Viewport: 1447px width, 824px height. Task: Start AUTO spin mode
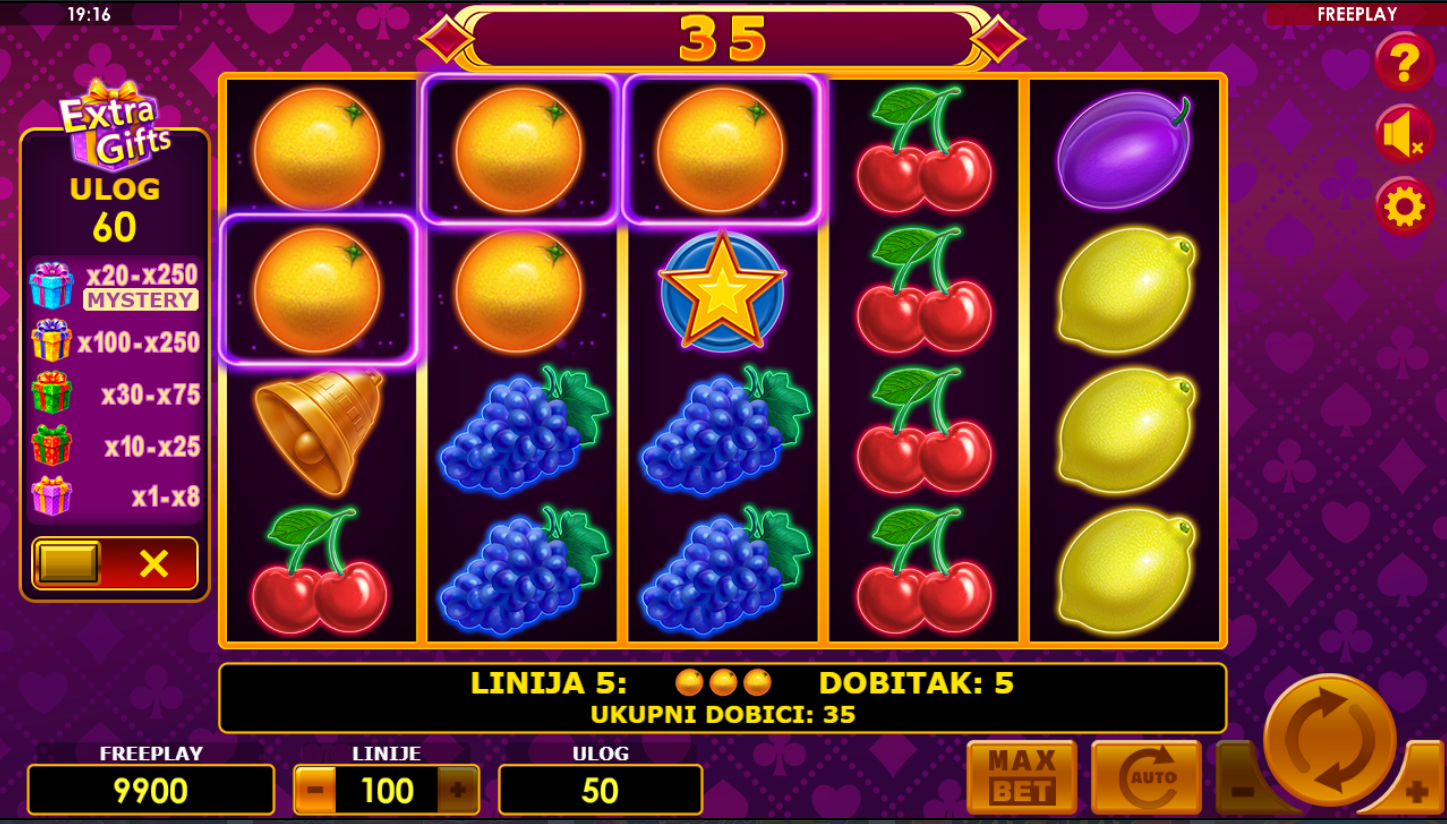coord(1146,778)
